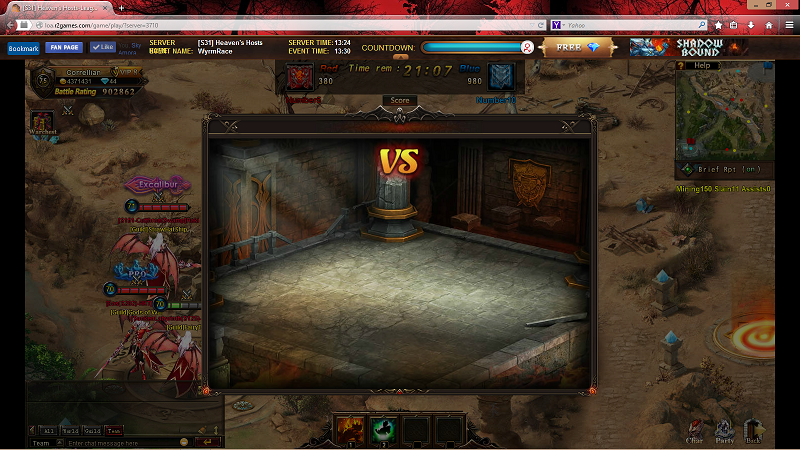This screenshot has width=800, height=450.
Task: Focus the chat message input field
Action: (x=122, y=442)
